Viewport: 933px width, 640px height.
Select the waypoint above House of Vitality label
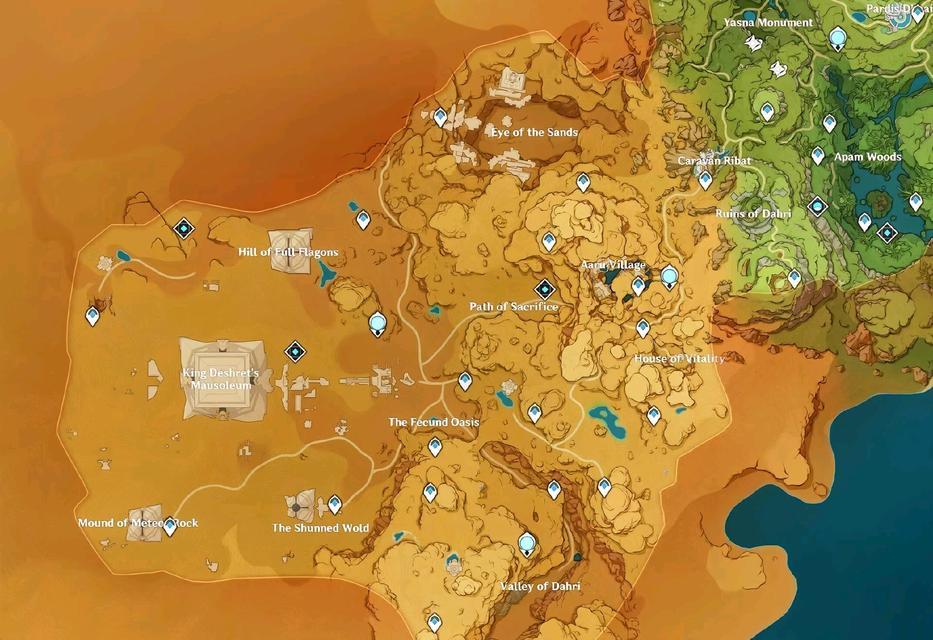tap(643, 328)
